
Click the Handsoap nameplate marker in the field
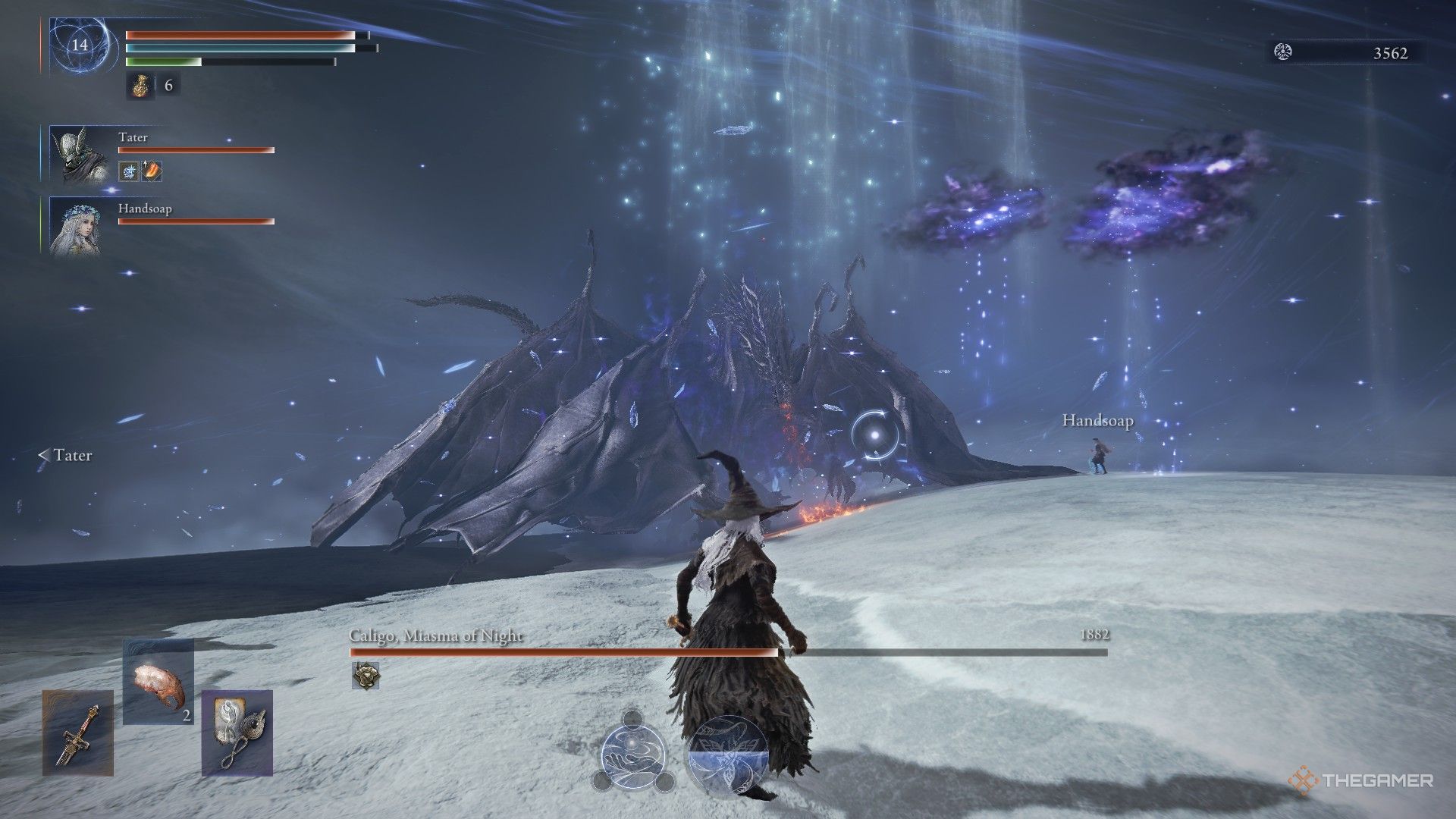(1097, 419)
